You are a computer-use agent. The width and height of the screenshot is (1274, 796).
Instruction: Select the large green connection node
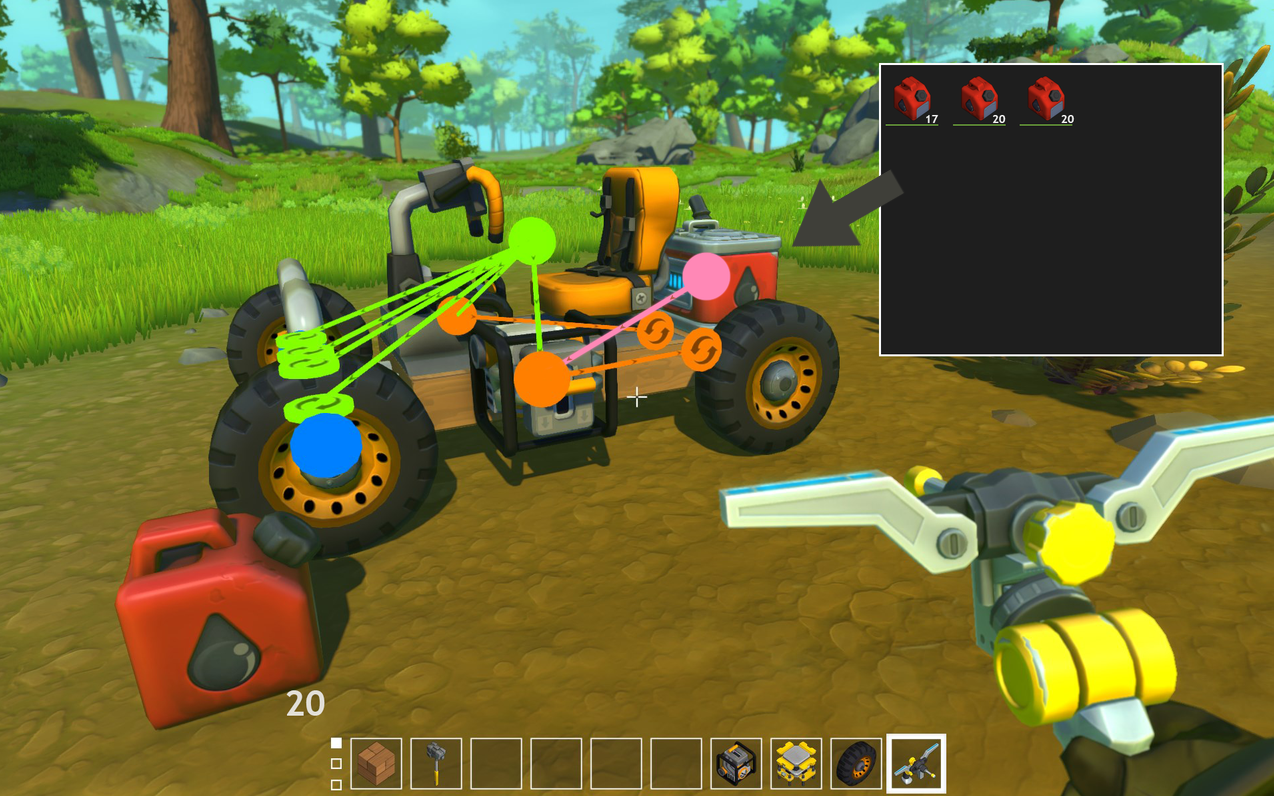click(532, 242)
